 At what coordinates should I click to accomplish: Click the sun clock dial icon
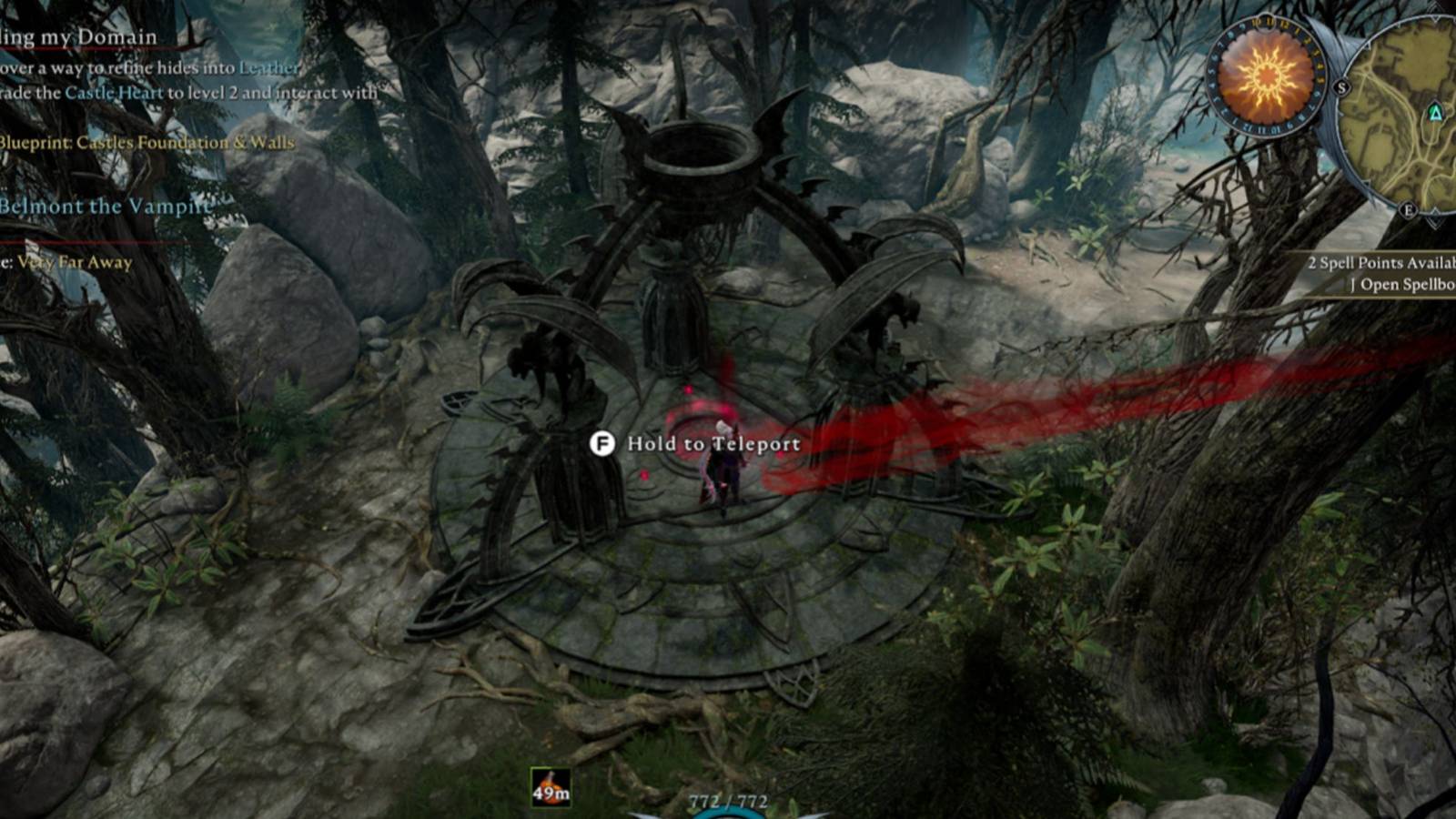[x=1265, y=80]
